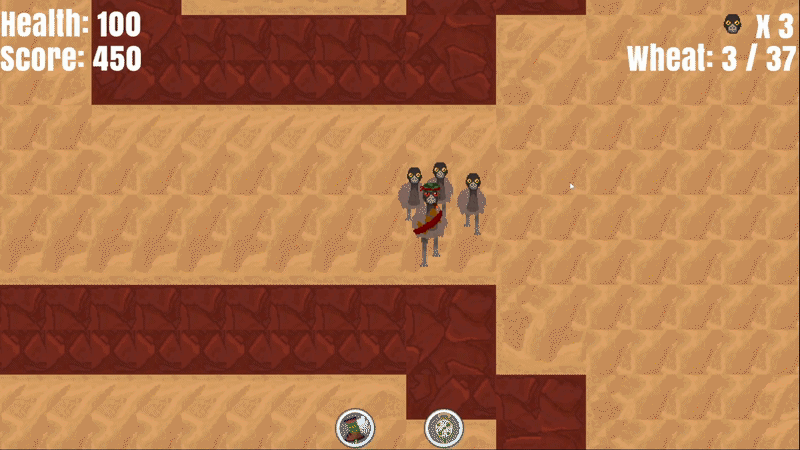Activate the round soldier ability icon

tap(355, 428)
